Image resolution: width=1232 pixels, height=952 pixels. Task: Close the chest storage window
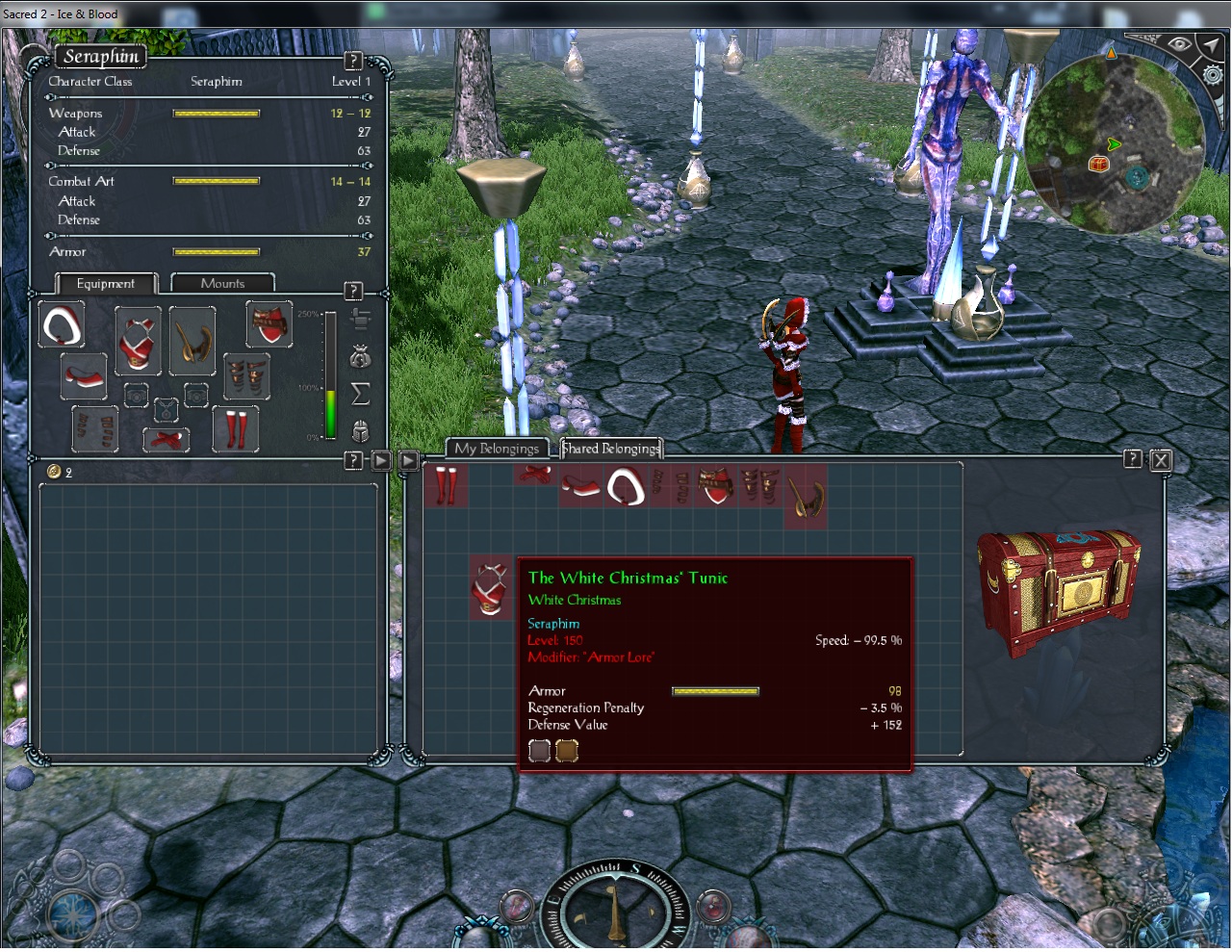(1161, 460)
